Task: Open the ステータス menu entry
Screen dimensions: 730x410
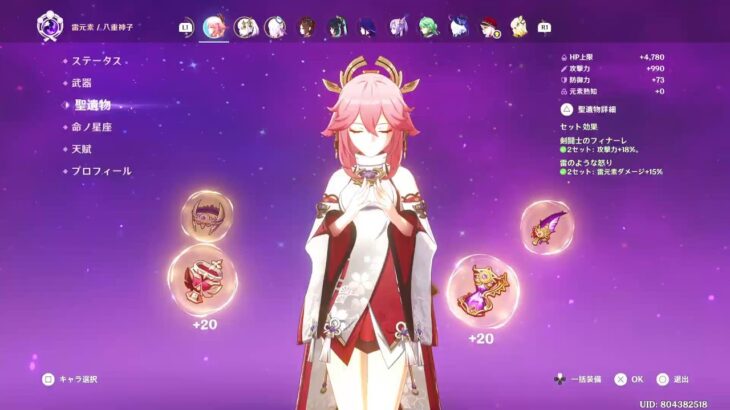Action: coord(96,61)
